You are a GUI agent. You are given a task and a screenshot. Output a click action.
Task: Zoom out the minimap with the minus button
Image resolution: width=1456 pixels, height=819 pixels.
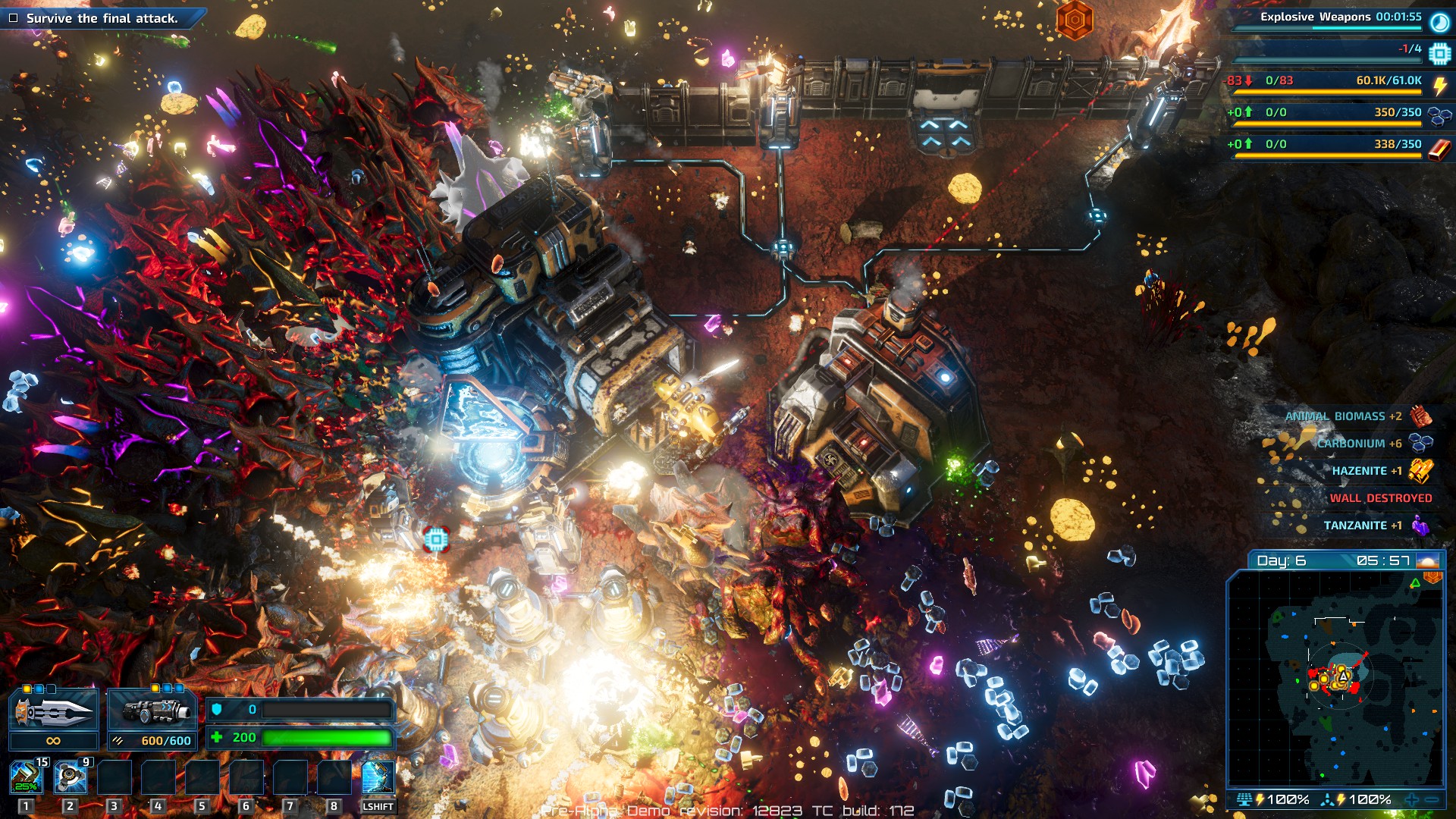click(1432, 799)
